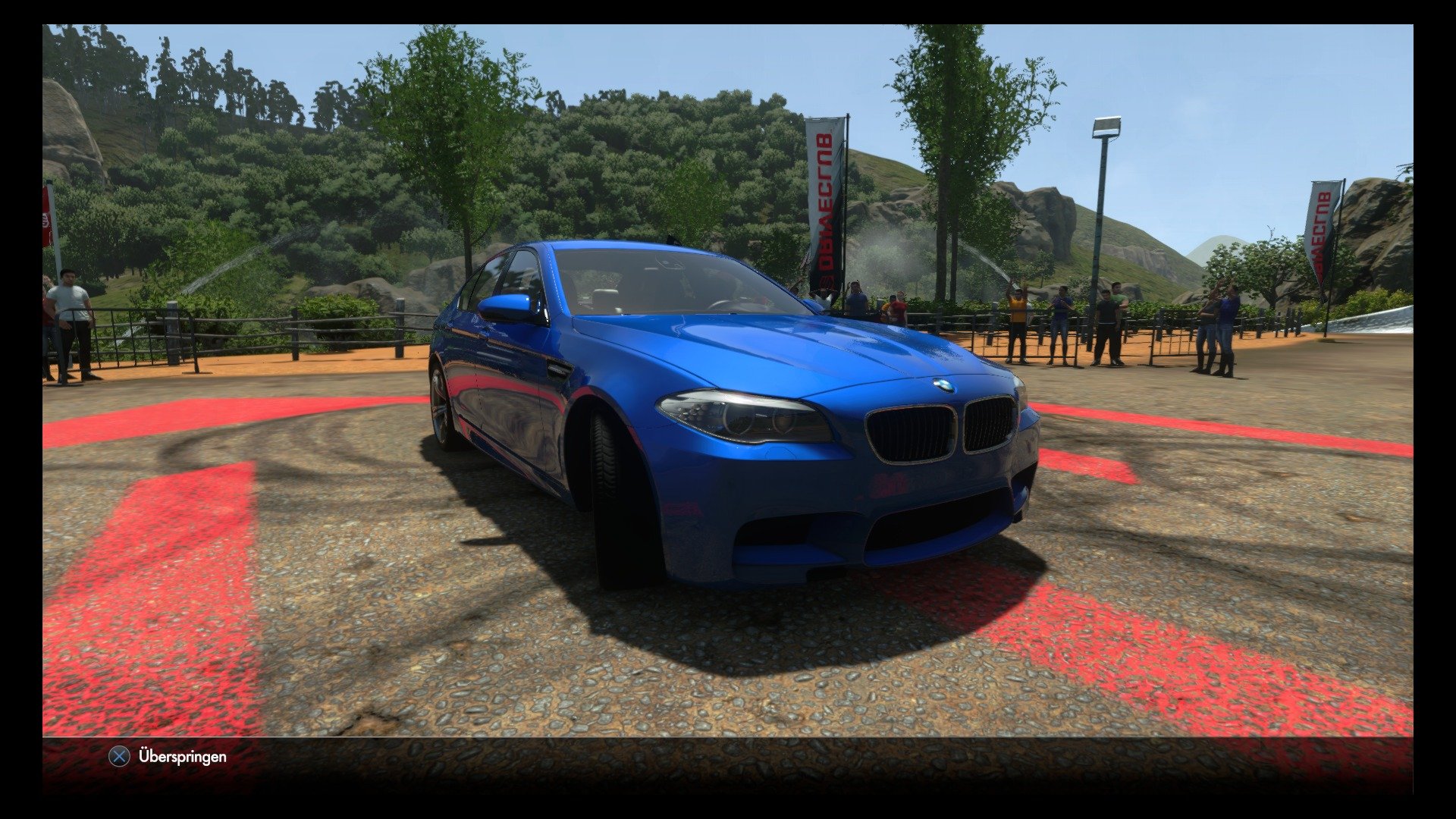
Task: Click the spectator in the yellow shirt
Action: (x=1017, y=322)
